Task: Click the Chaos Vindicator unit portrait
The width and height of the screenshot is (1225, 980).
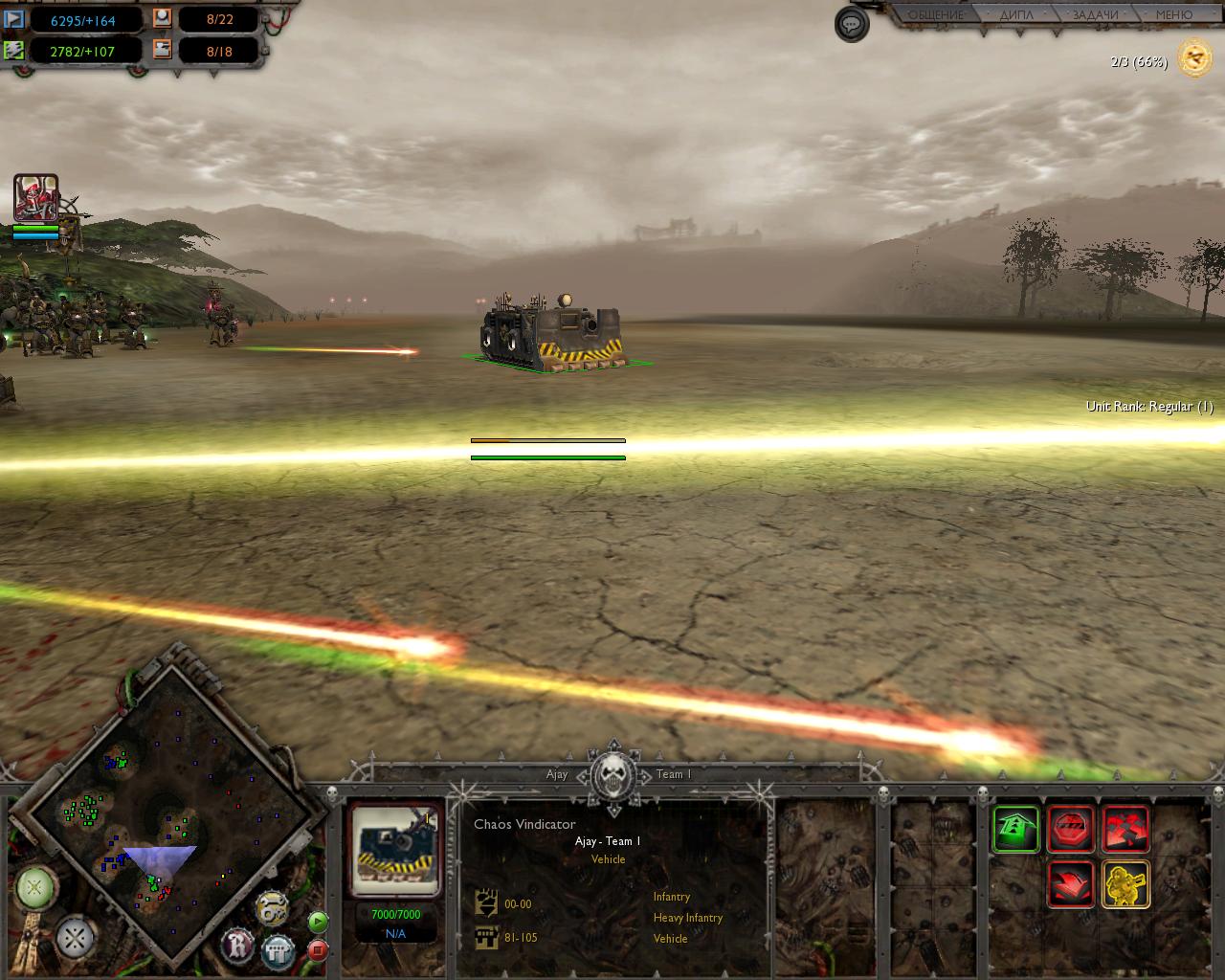Action: click(x=396, y=850)
